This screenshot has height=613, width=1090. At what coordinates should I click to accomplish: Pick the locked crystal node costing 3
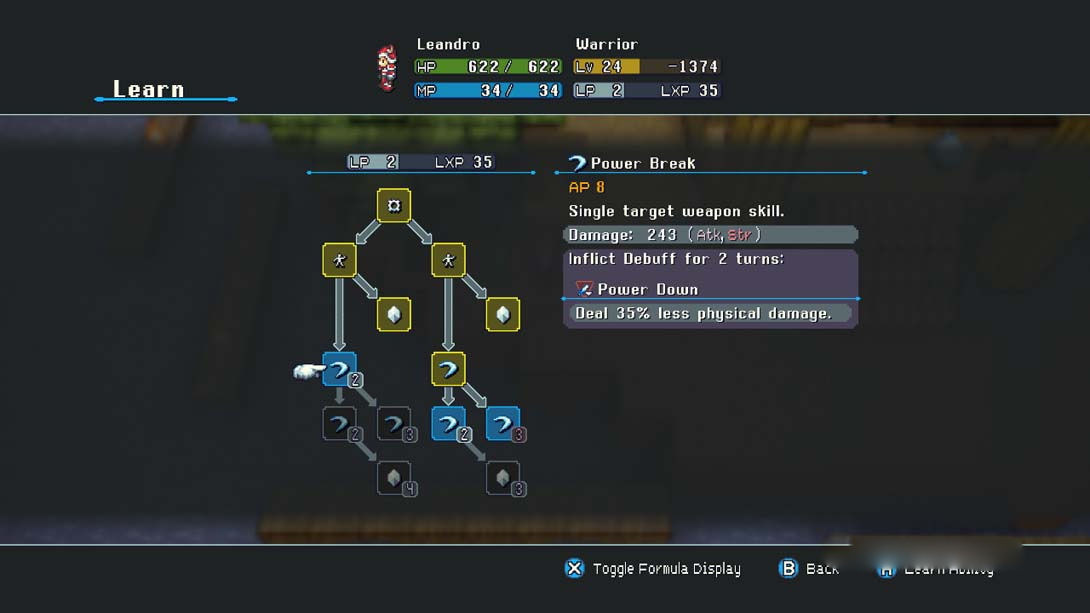503,478
